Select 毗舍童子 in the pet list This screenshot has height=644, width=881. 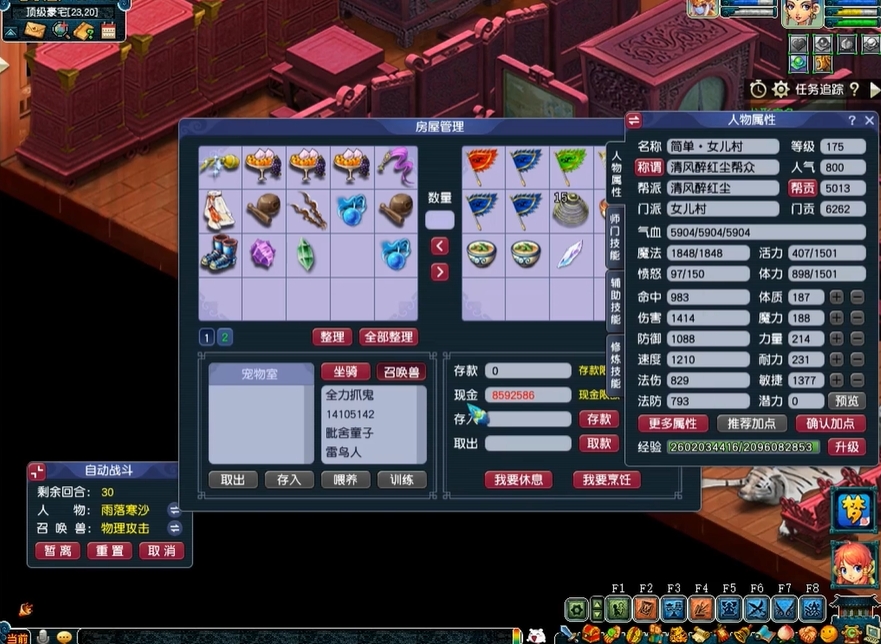pyautogui.click(x=350, y=433)
